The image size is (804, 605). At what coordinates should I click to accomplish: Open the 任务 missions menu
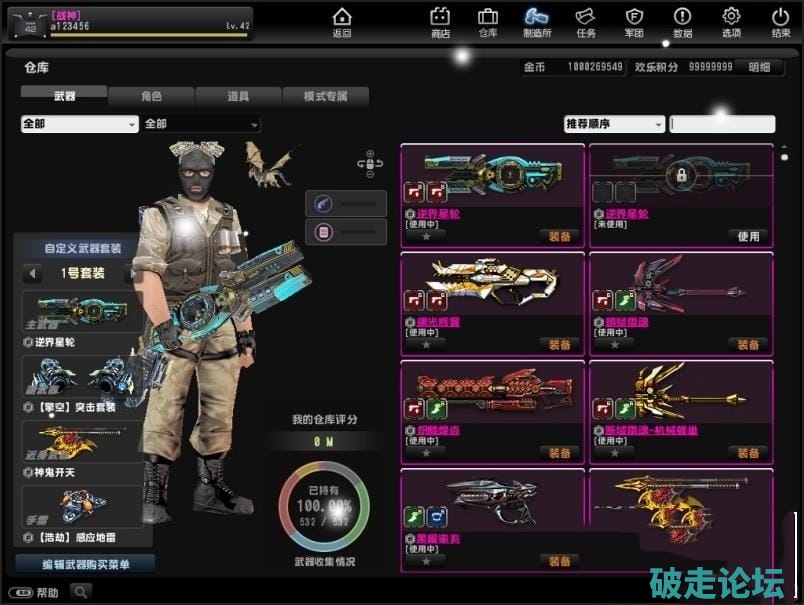pos(586,22)
